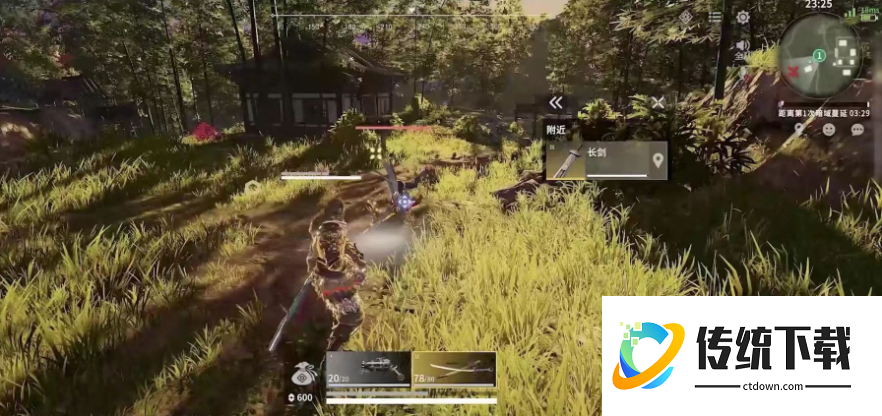Open the chat bubble icon below the minimap

click(857, 130)
